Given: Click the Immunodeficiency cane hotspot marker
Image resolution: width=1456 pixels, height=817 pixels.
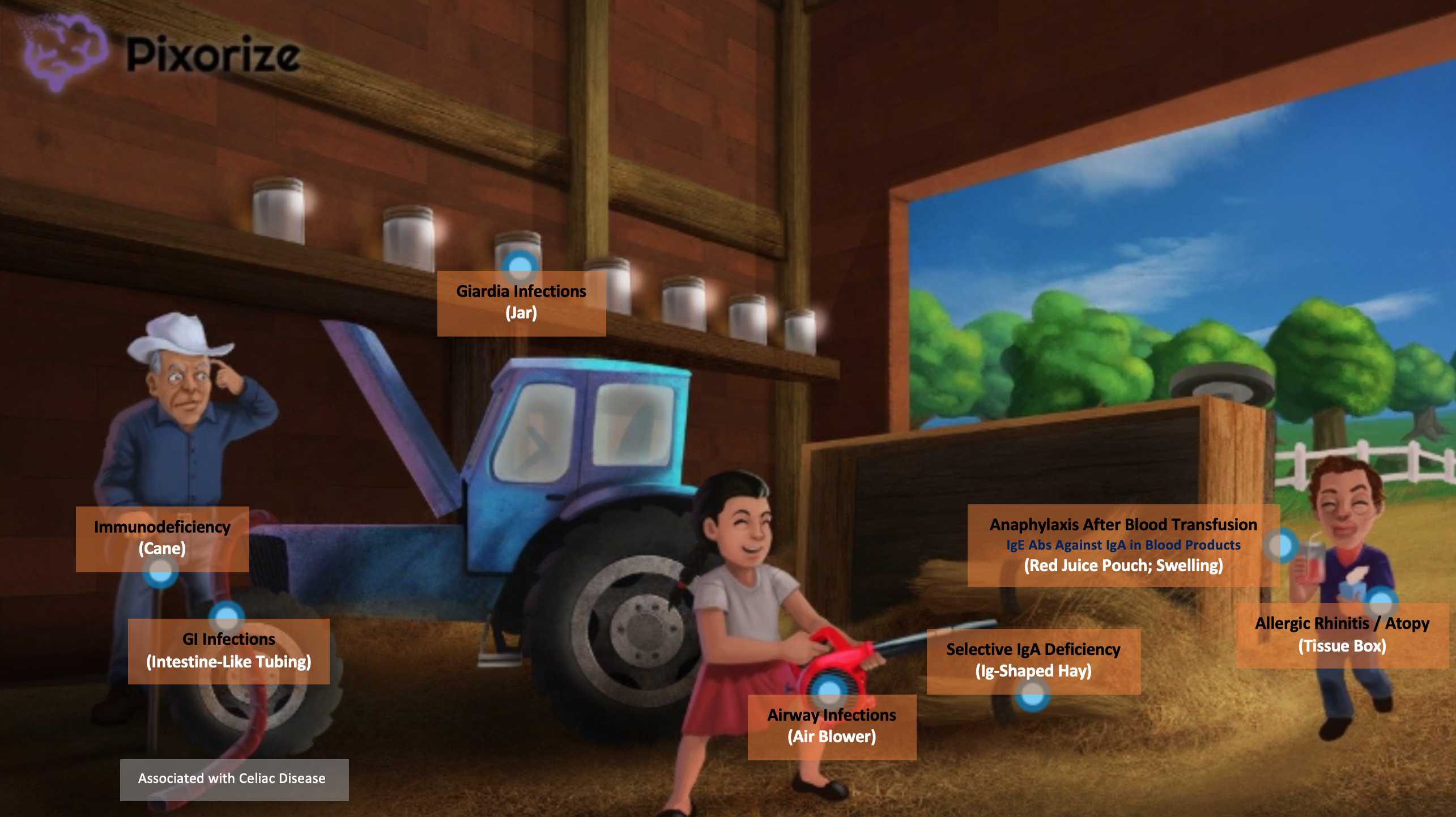Looking at the screenshot, I should coord(160,572).
